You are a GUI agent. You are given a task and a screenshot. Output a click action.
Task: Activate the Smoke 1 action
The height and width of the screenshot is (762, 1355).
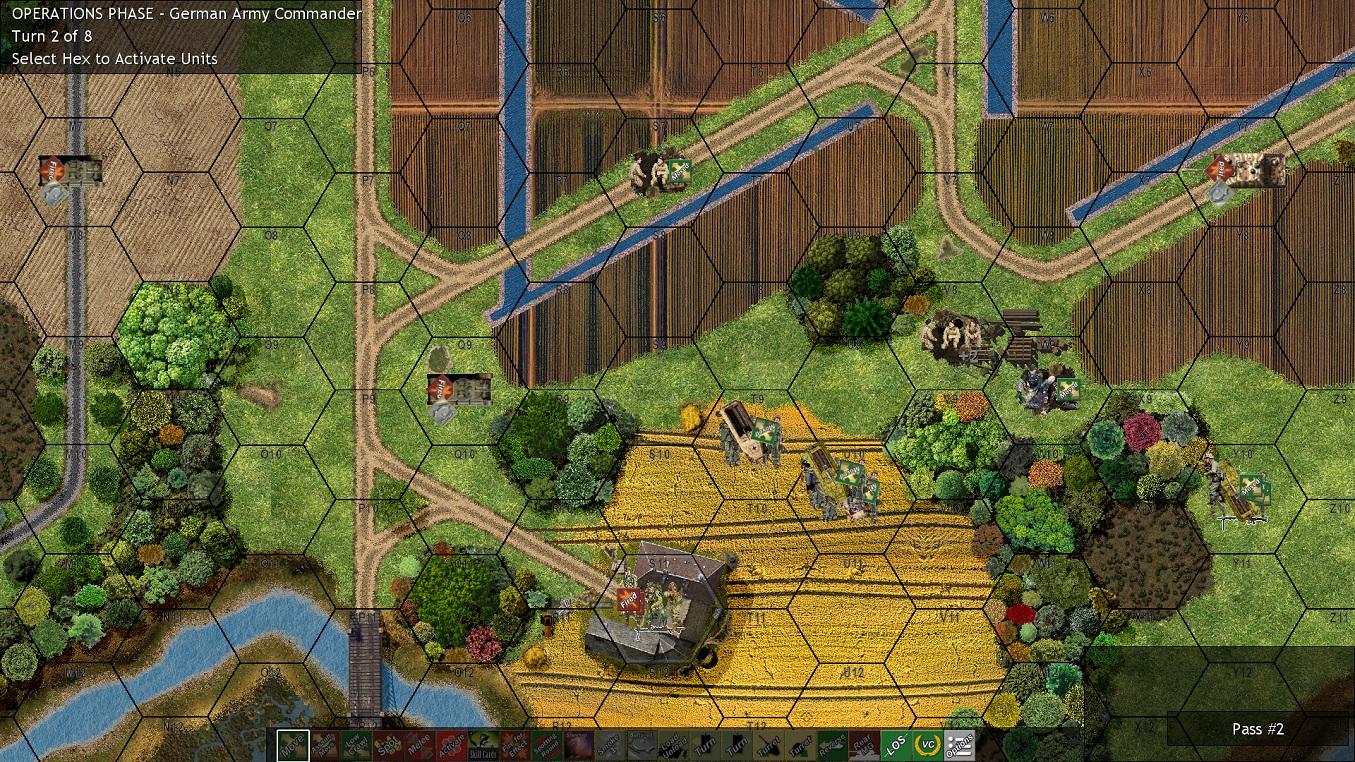(x=608, y=744)
